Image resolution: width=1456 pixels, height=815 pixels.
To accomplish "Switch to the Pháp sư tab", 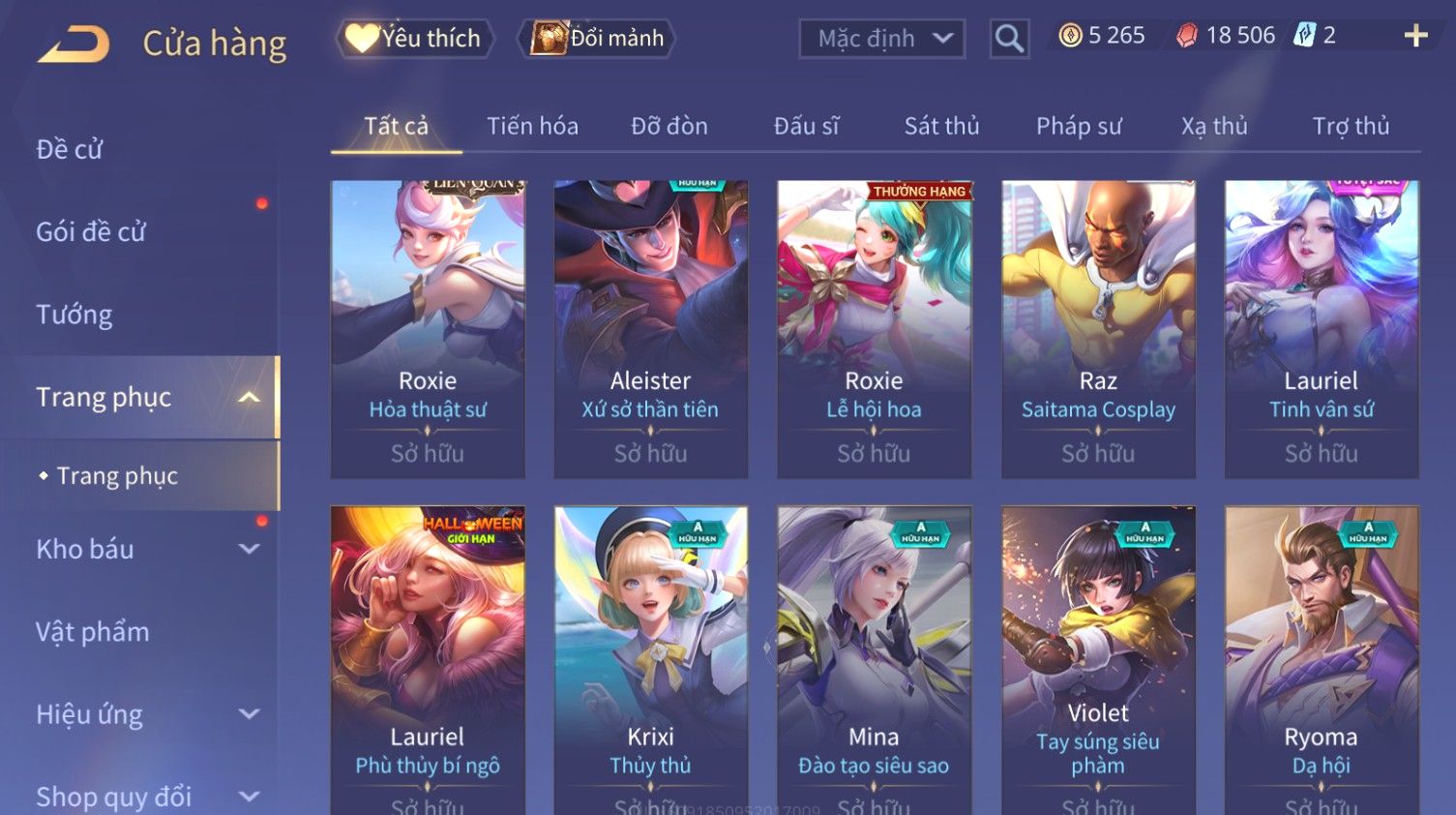I will pyautogui.click(x=1079, y=126).
